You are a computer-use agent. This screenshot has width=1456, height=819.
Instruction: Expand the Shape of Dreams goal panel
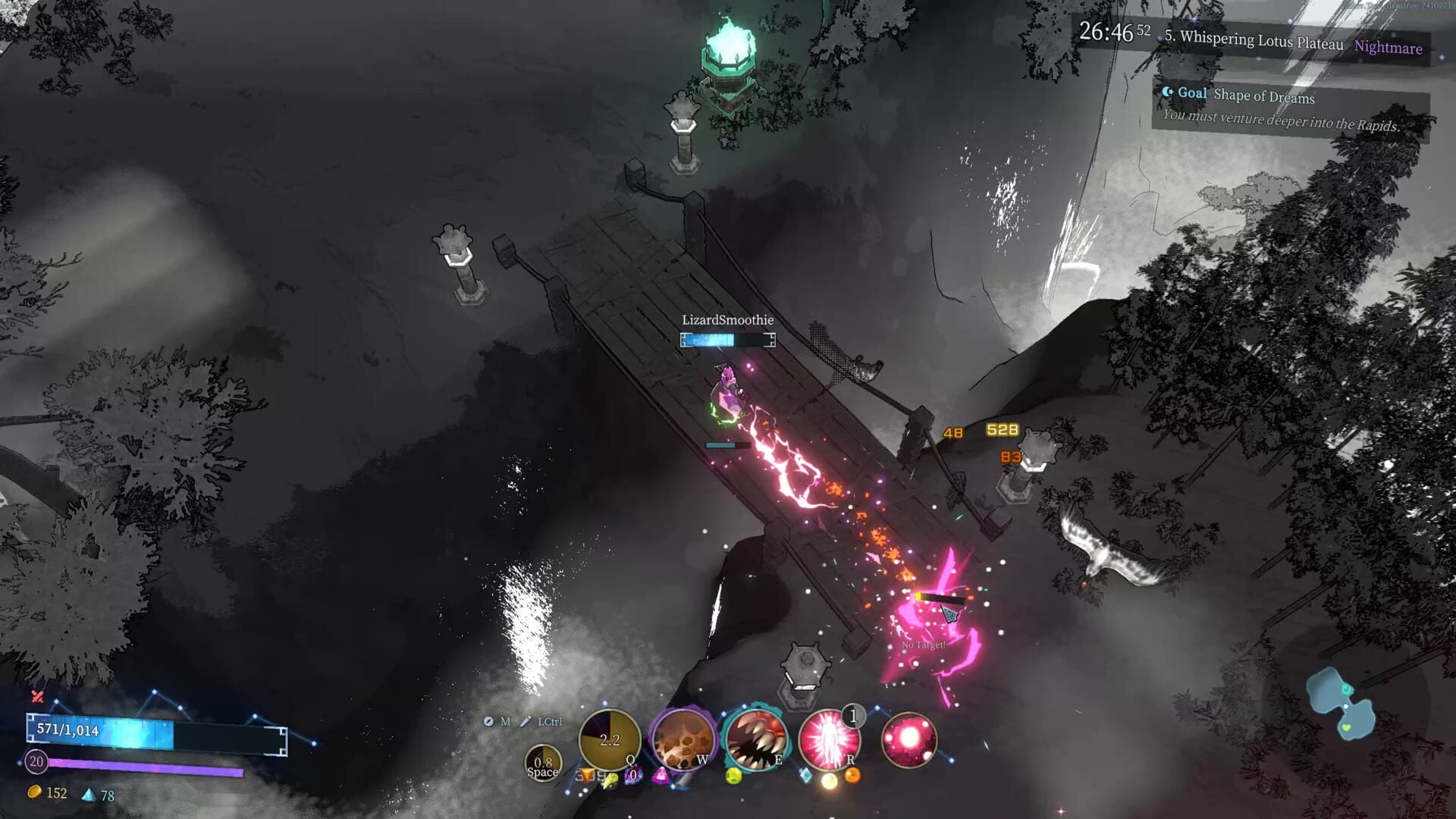tap(1265, 97)
